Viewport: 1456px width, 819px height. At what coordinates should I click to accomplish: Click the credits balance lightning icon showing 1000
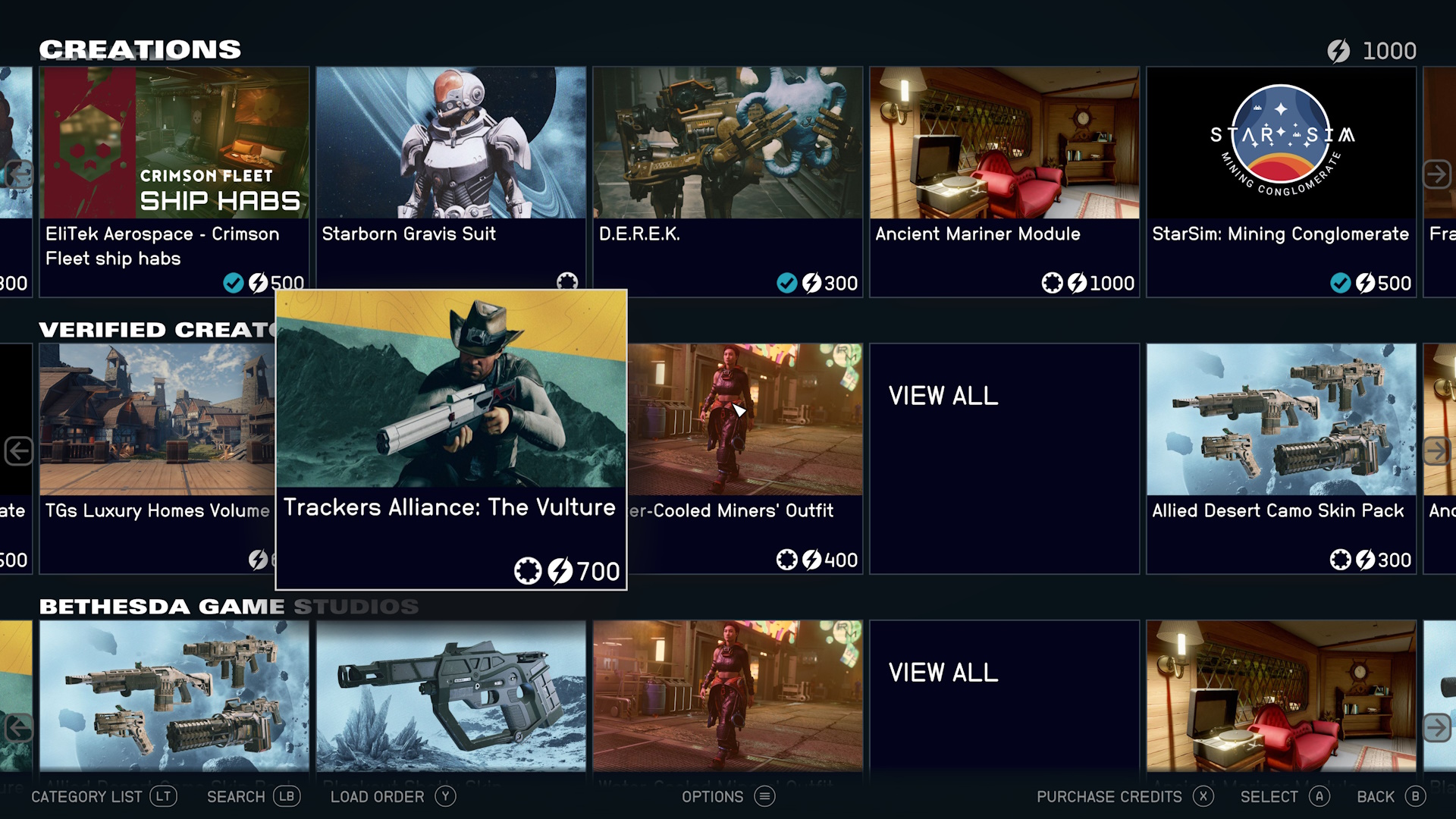tap(1339, 50)
